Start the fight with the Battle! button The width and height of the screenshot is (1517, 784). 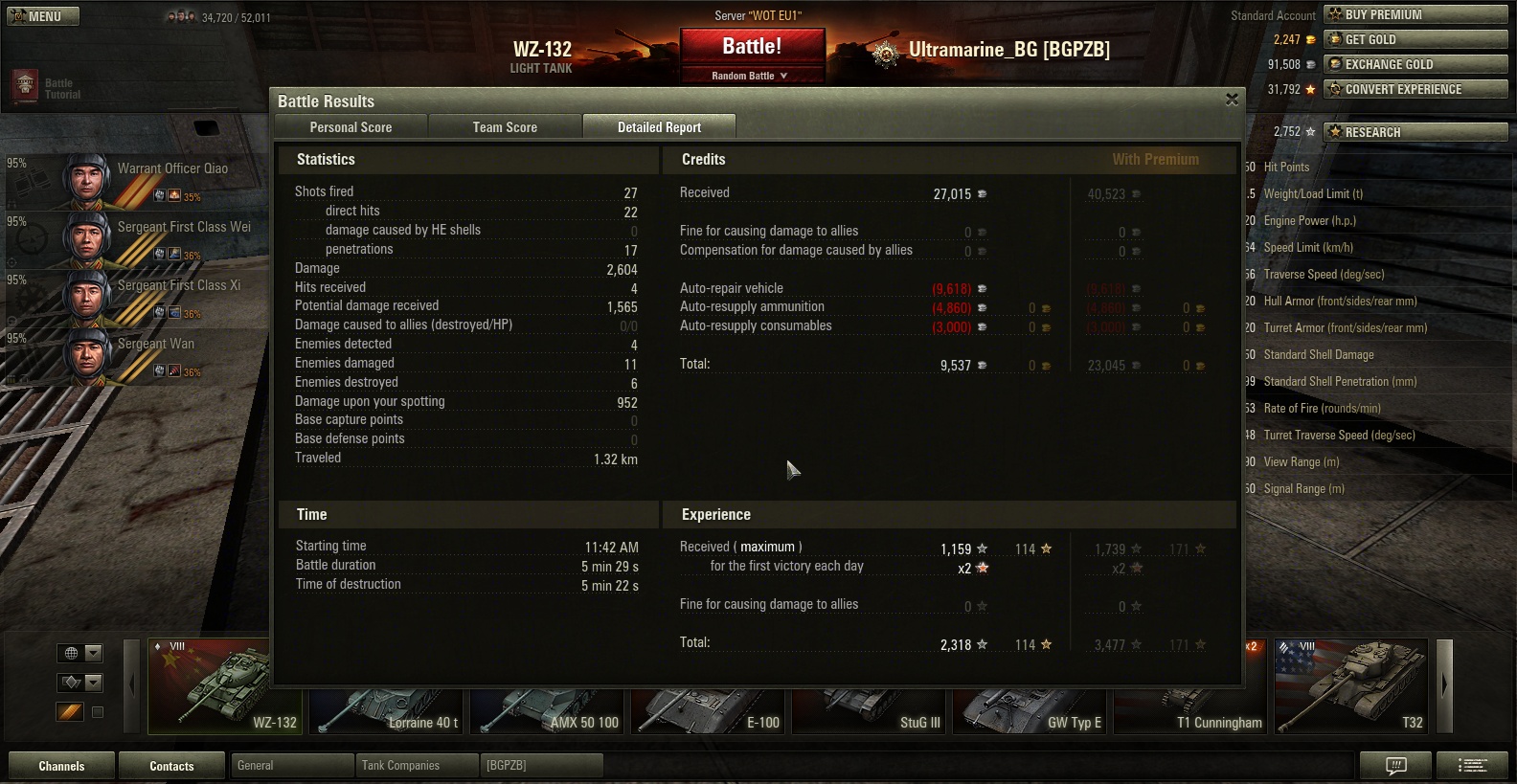click(x=752, y=47)
